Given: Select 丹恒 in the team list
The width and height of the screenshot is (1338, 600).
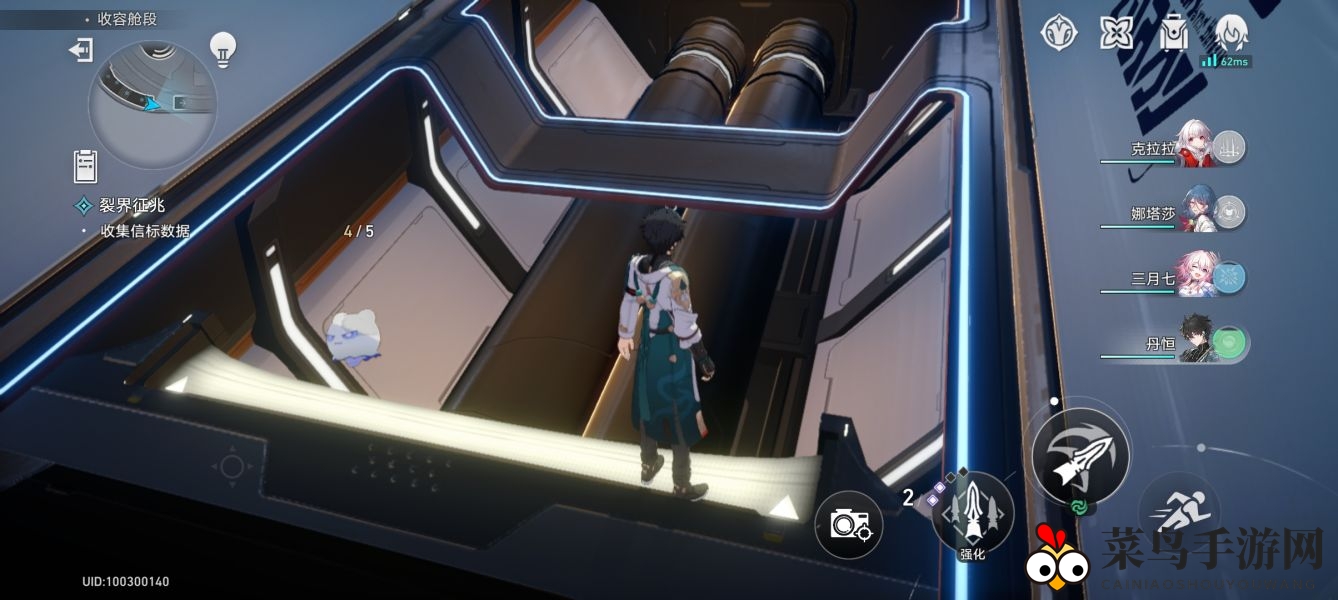Looking at the screenshot, I should pos(1199,343).
